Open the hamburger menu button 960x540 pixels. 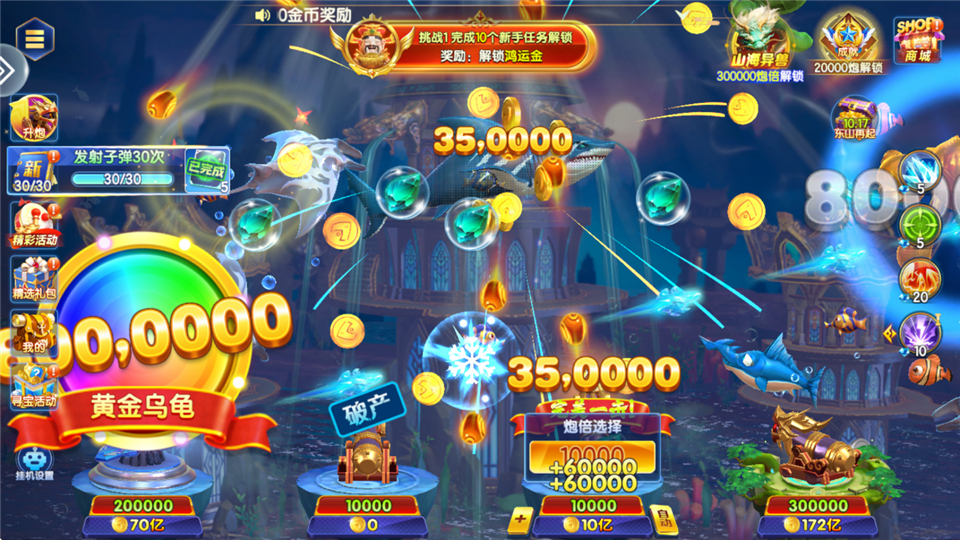(34, 39)
